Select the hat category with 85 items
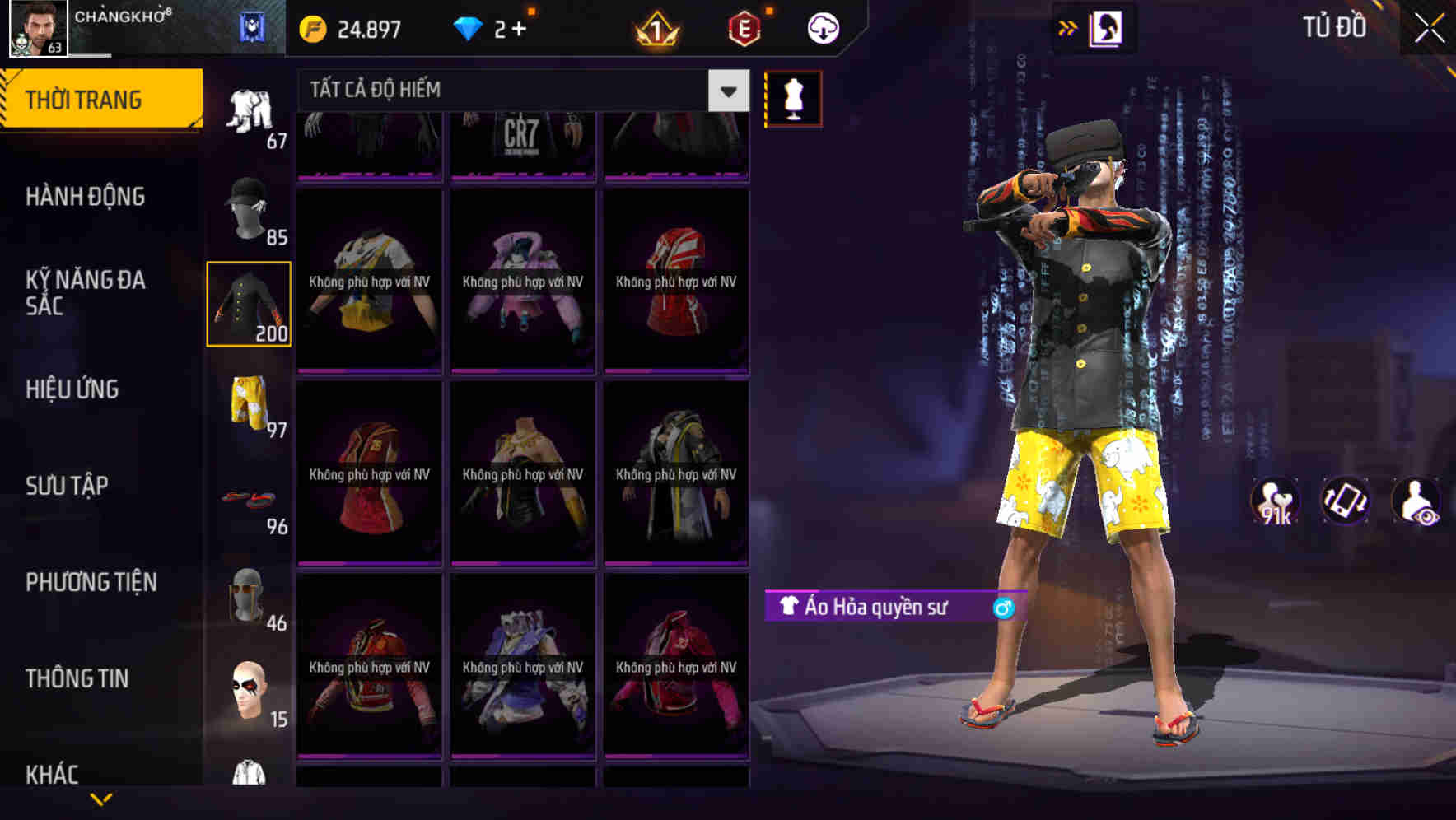This screenshot has width=1456, height=820. pos(249,208)
